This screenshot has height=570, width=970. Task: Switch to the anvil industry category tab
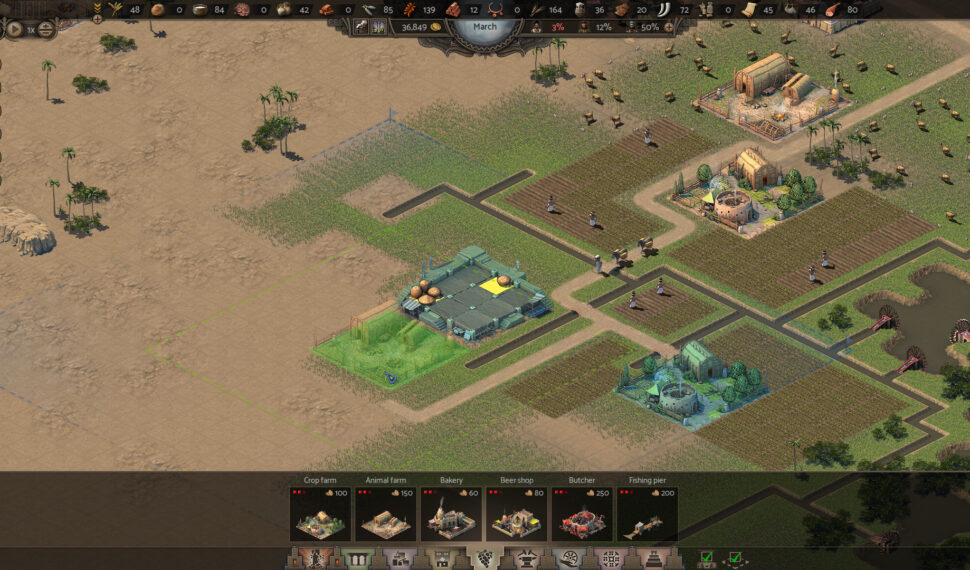click(527, 558)
